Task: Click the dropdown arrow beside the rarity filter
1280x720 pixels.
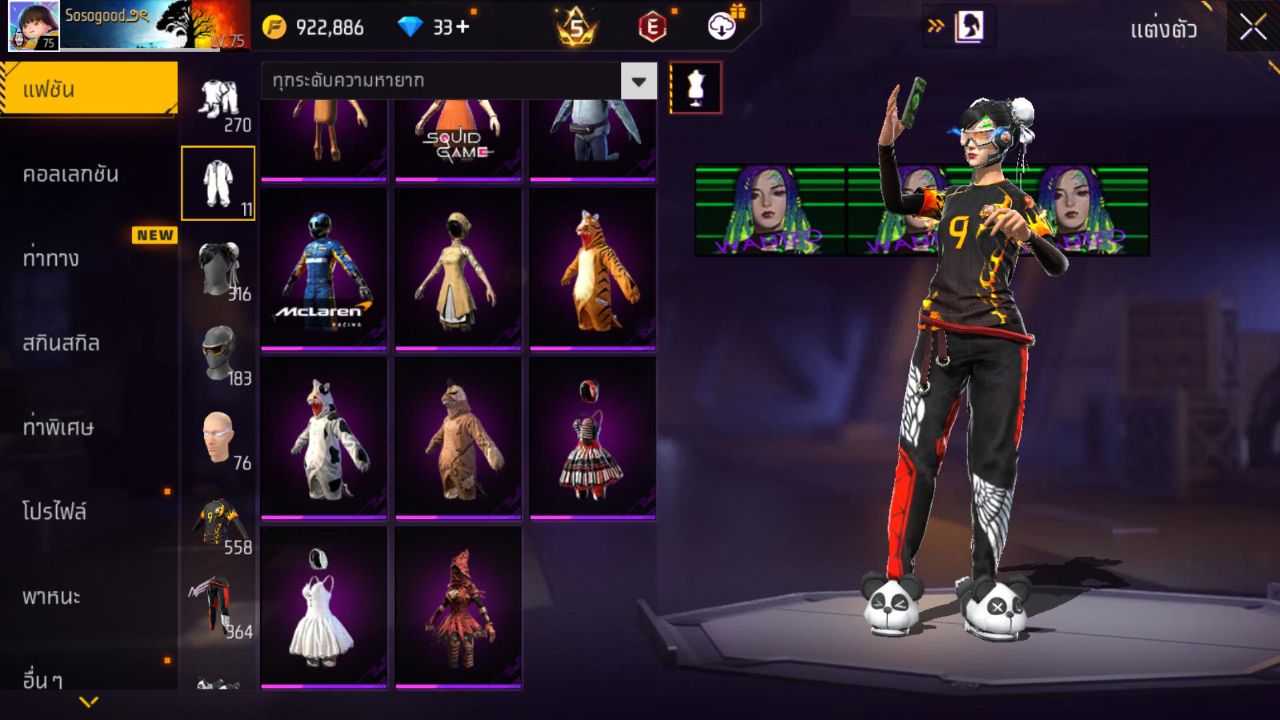Action: 638,79
